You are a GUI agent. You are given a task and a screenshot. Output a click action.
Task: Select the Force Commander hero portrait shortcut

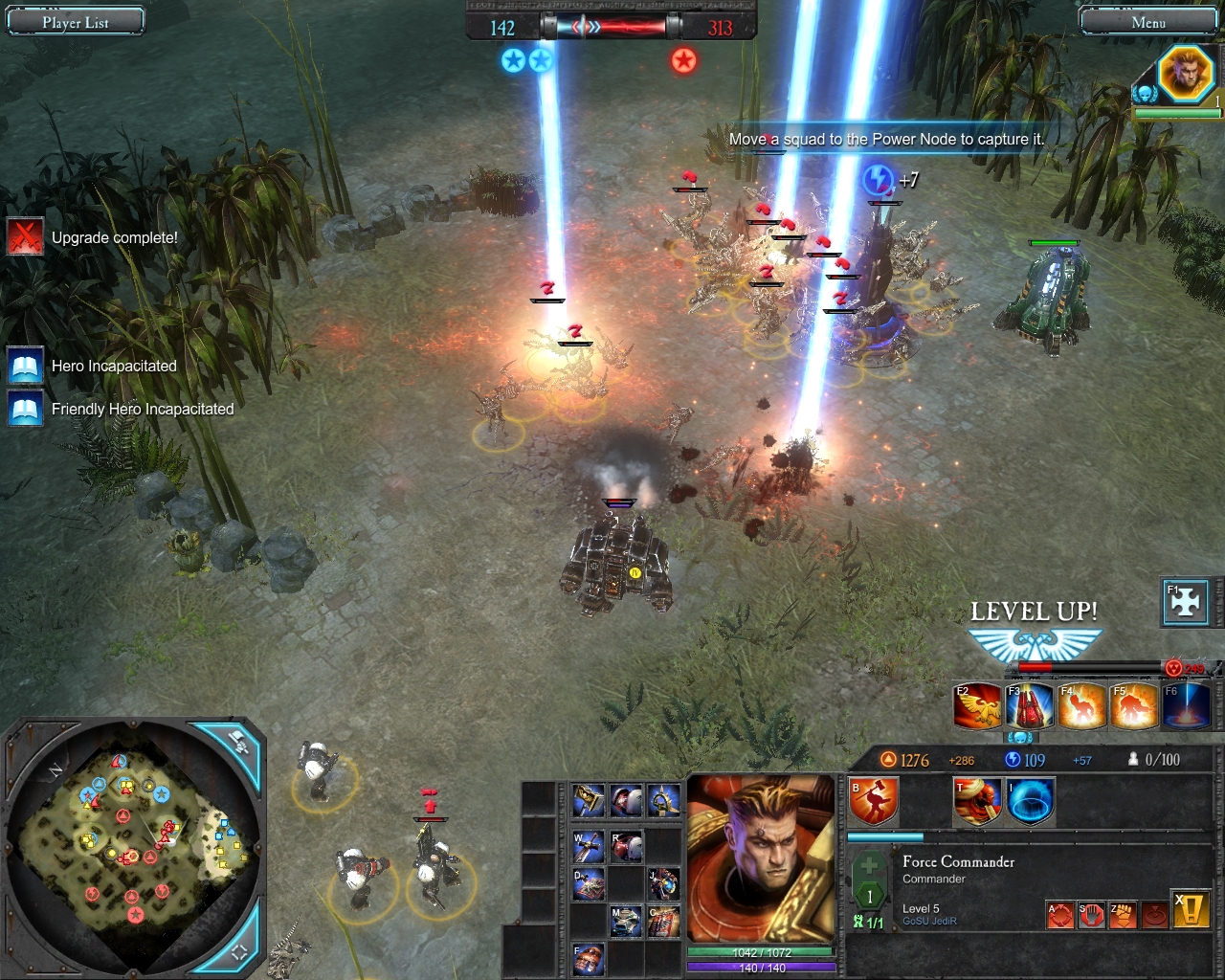point(1186,73)
